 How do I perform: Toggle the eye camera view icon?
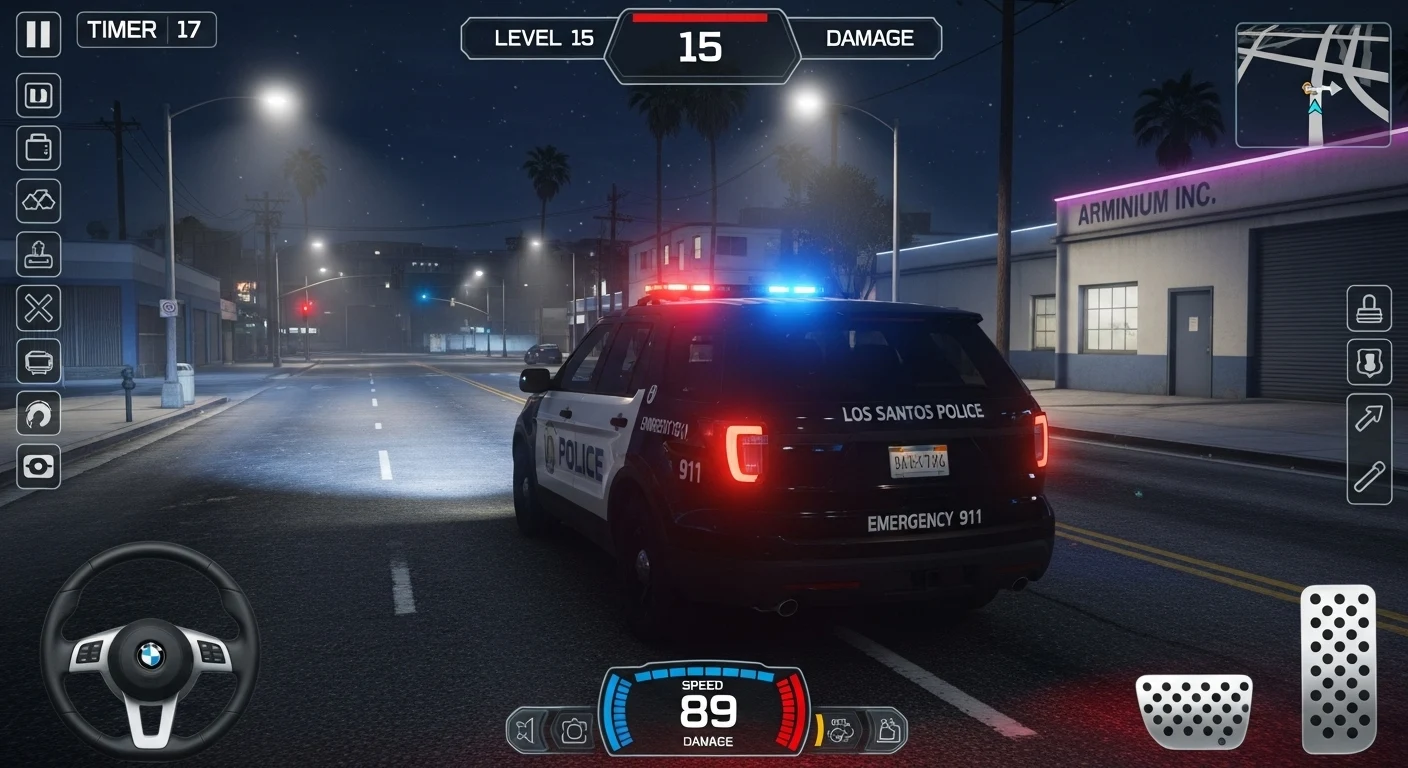point(38,466)
